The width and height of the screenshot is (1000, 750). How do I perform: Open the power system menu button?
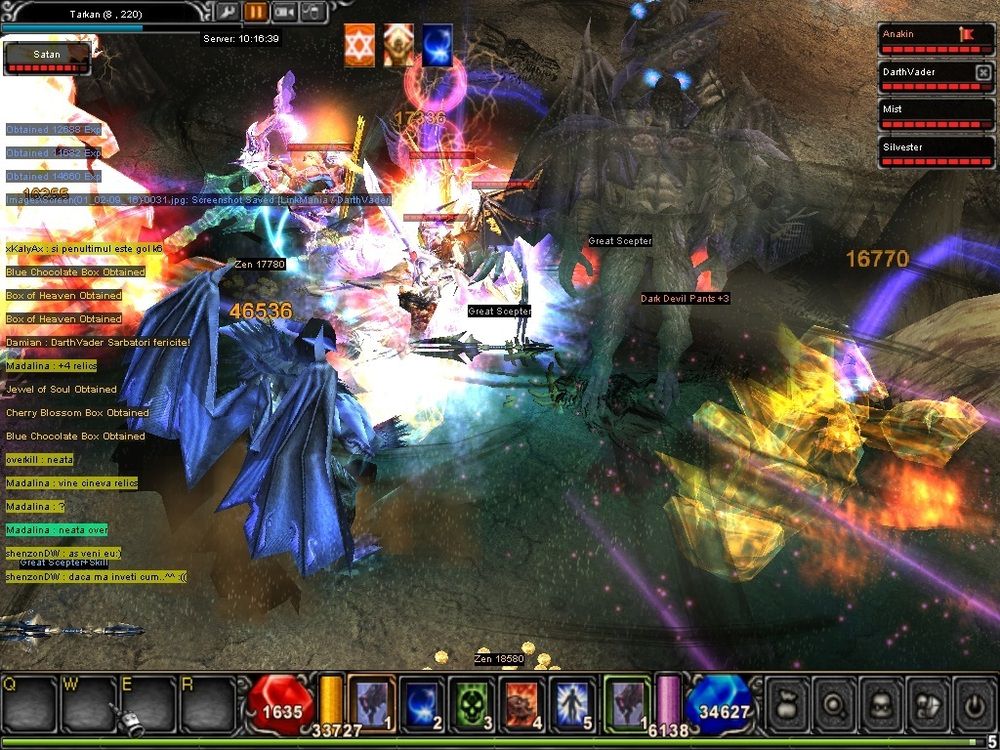point(975,704)
